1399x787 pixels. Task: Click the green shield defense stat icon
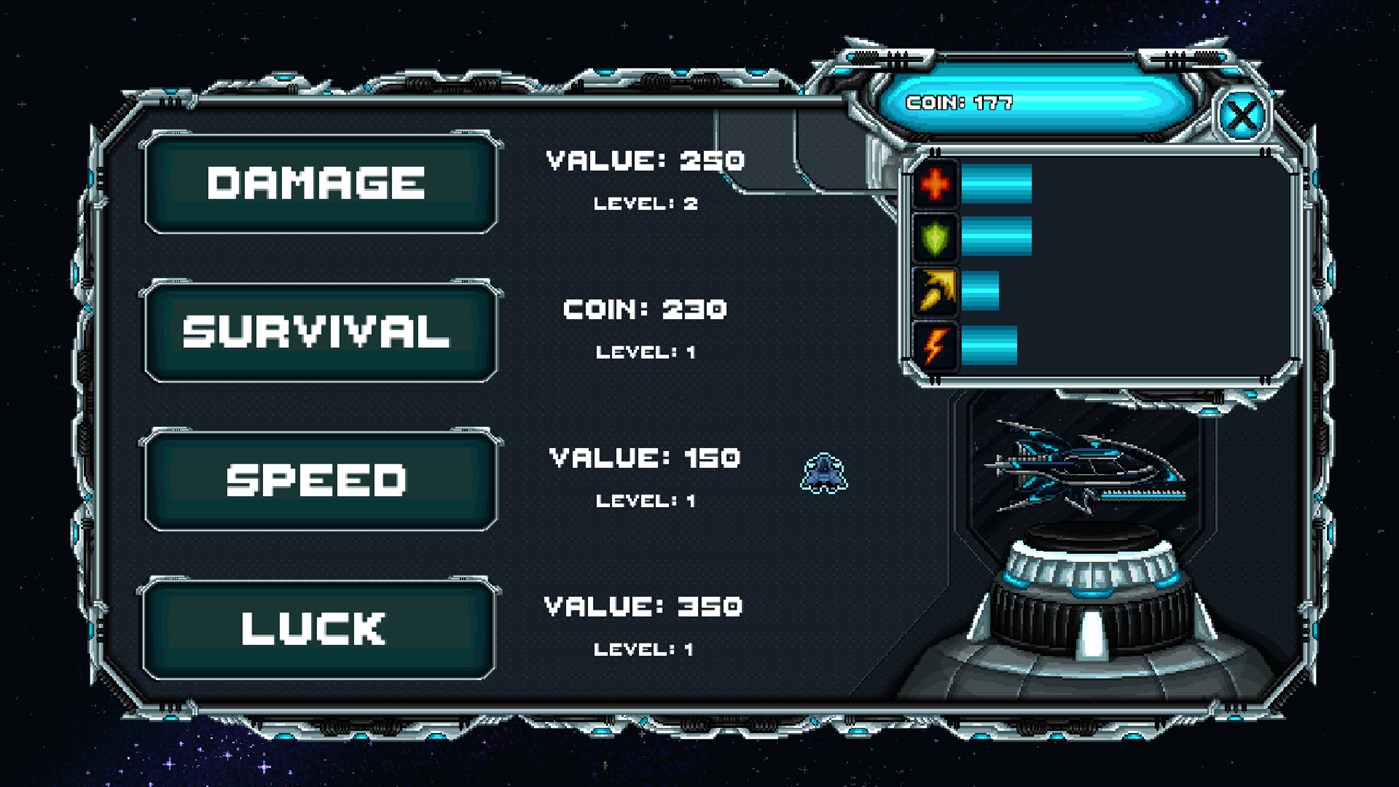(x=935, y=238)
